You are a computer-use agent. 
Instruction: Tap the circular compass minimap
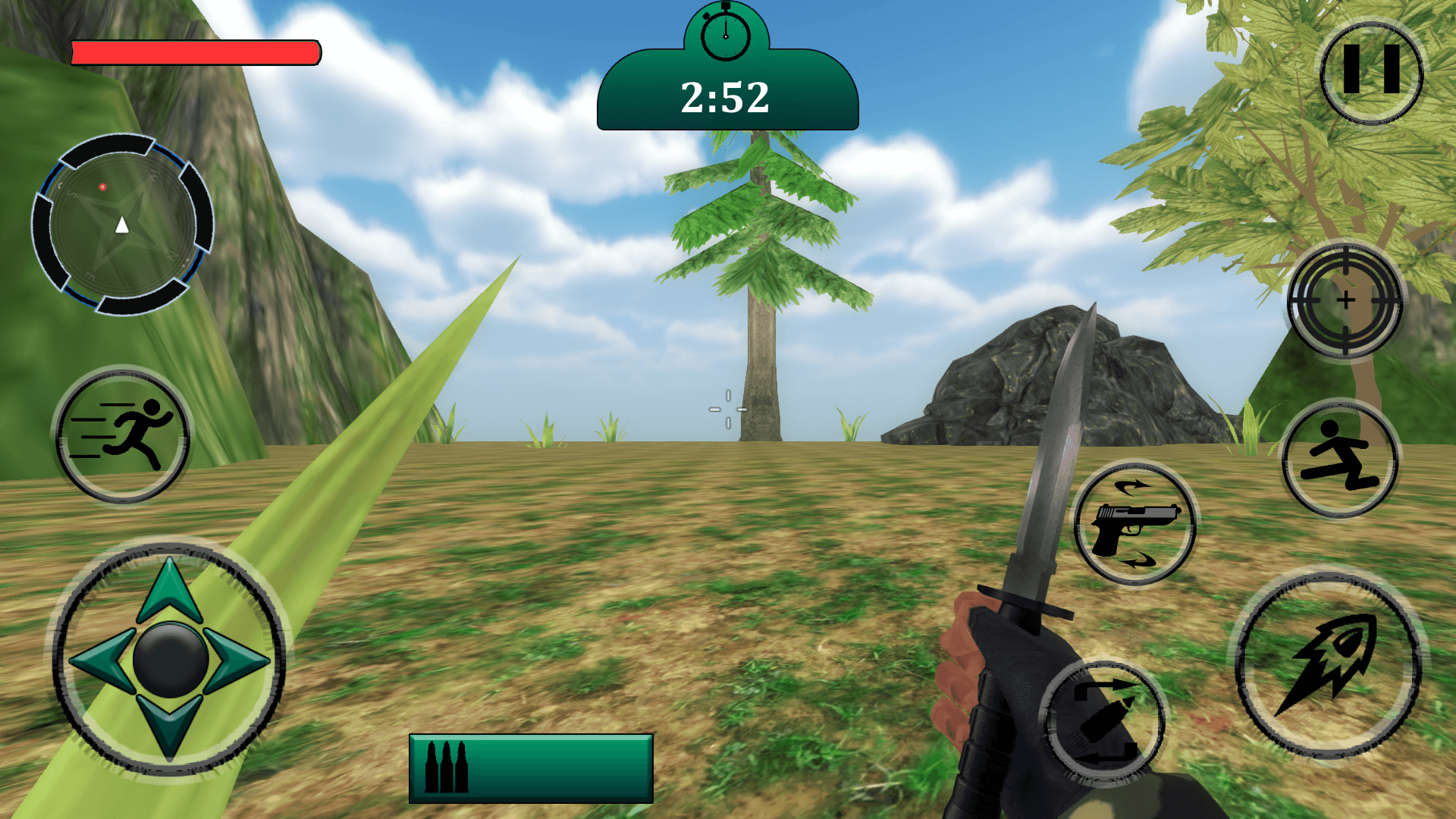(x=122, y=224)
